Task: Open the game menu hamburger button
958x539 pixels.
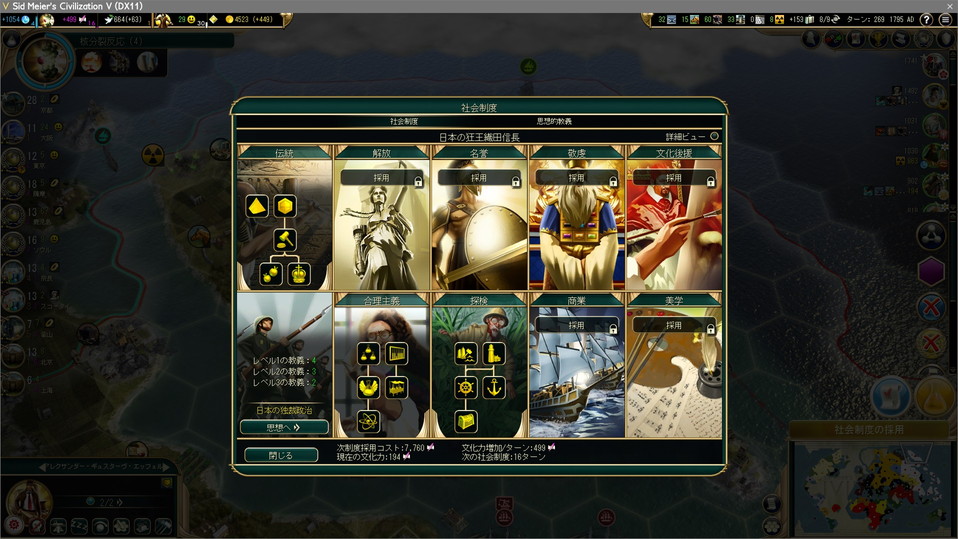Action: [945, 20]
